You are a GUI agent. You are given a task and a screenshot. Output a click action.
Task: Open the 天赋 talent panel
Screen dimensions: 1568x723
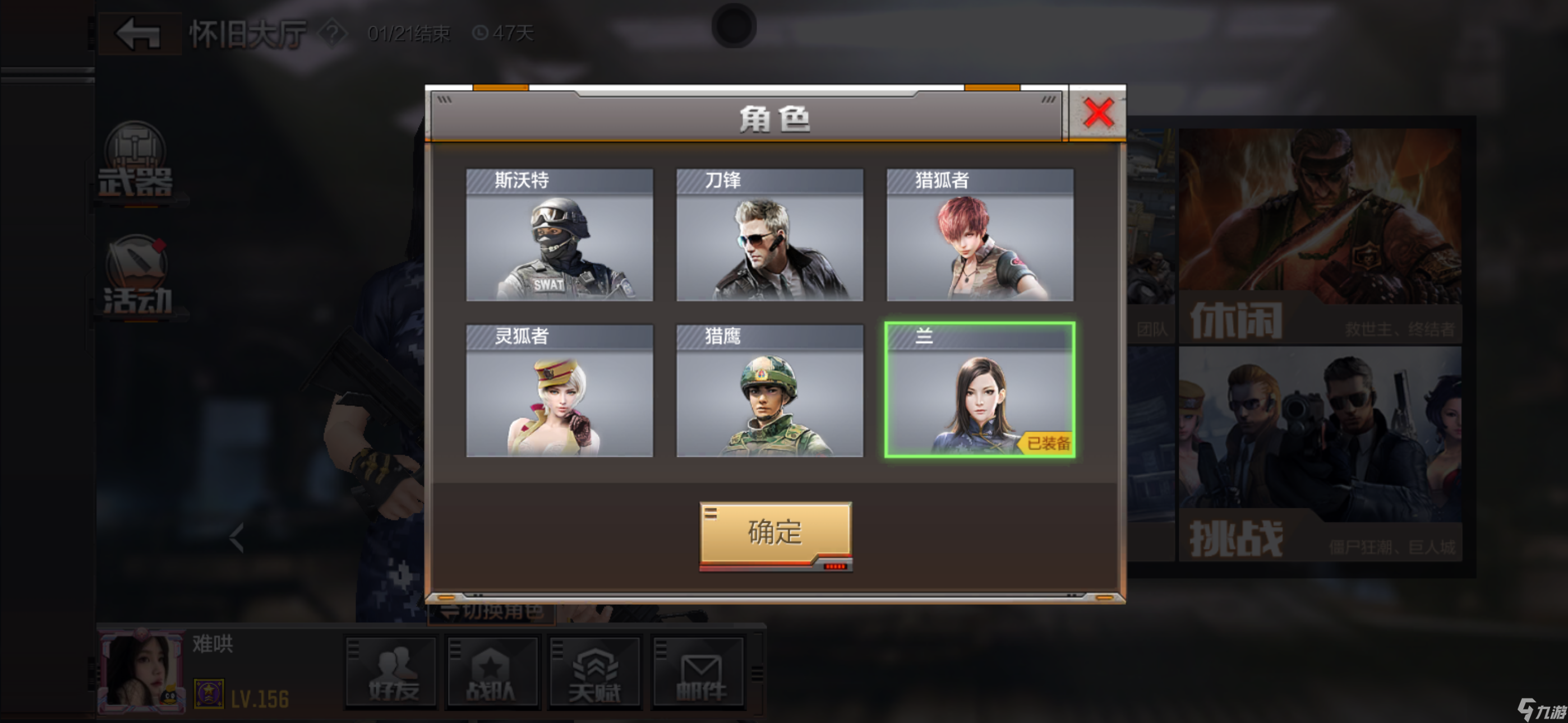(596, 673)
